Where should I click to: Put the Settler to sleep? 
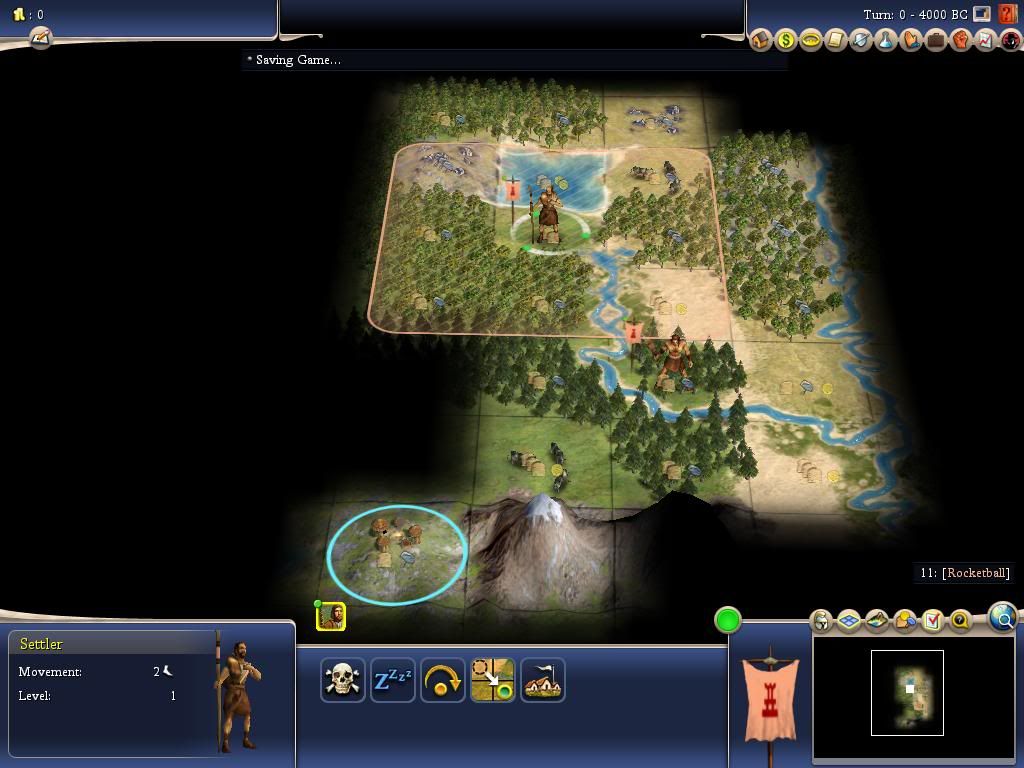pos(392,681)
